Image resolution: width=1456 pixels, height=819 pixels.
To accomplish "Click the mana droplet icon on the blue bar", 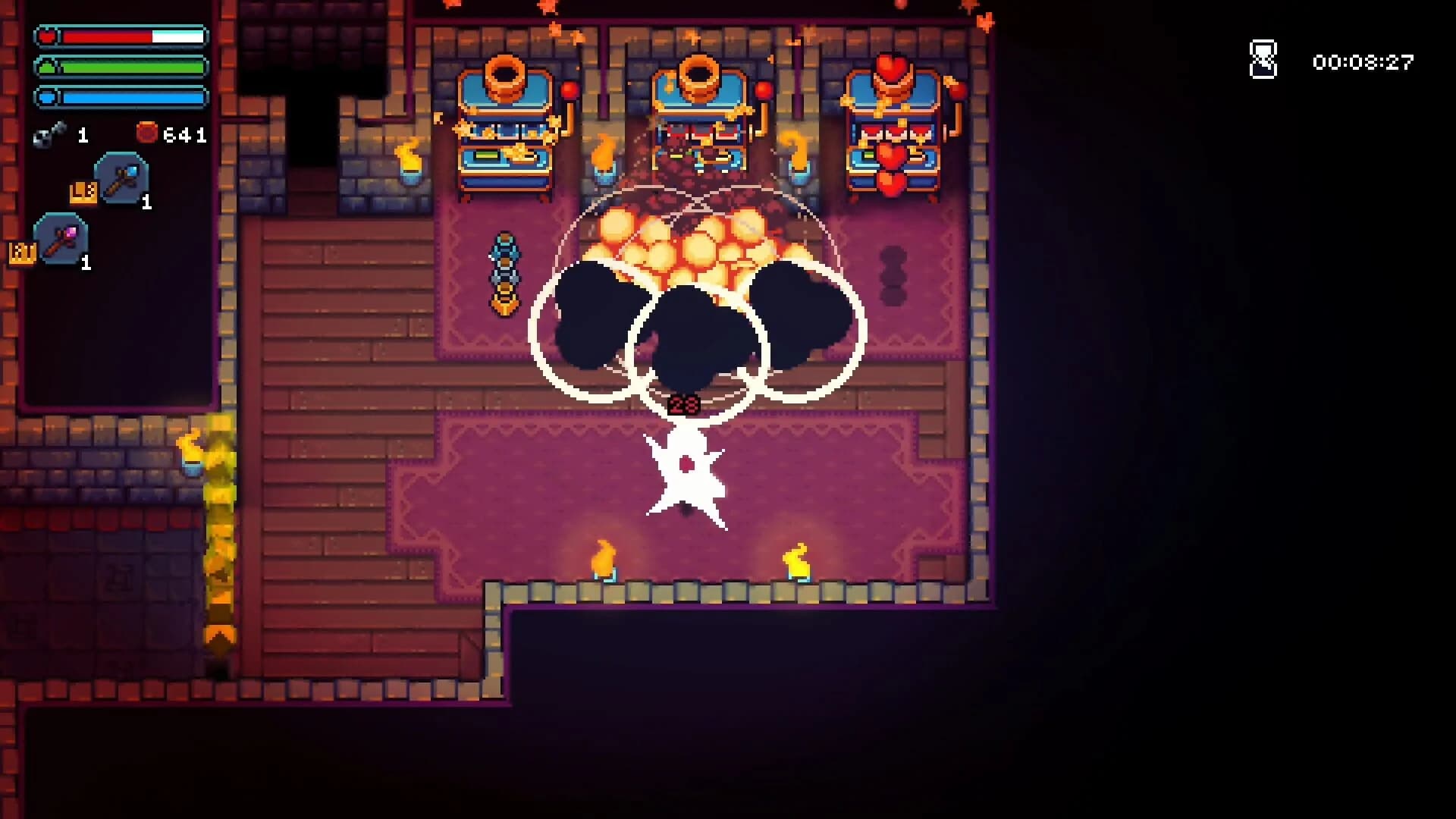I will [x=47, y=97].
